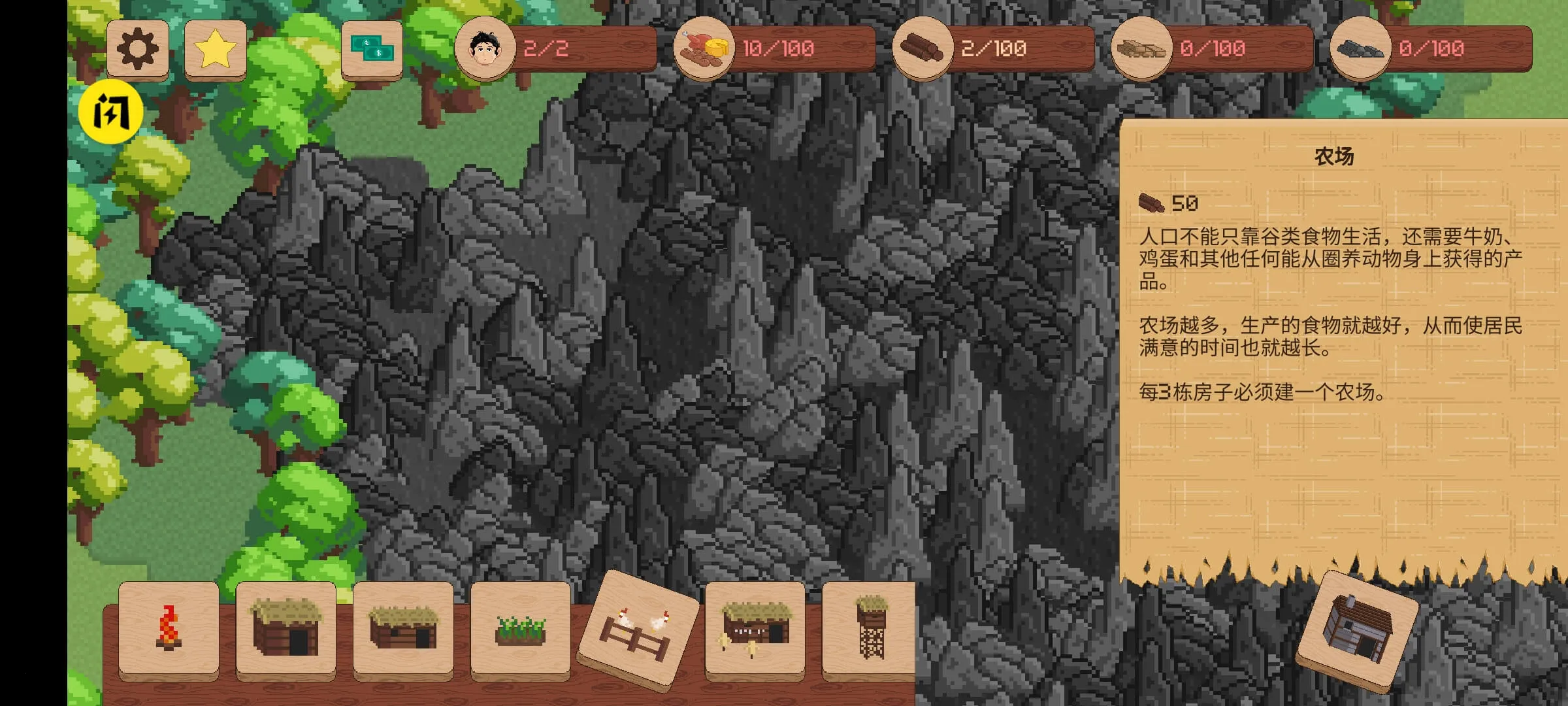
Task: Pick the low thatched hut build card
Action: point(403,628)
